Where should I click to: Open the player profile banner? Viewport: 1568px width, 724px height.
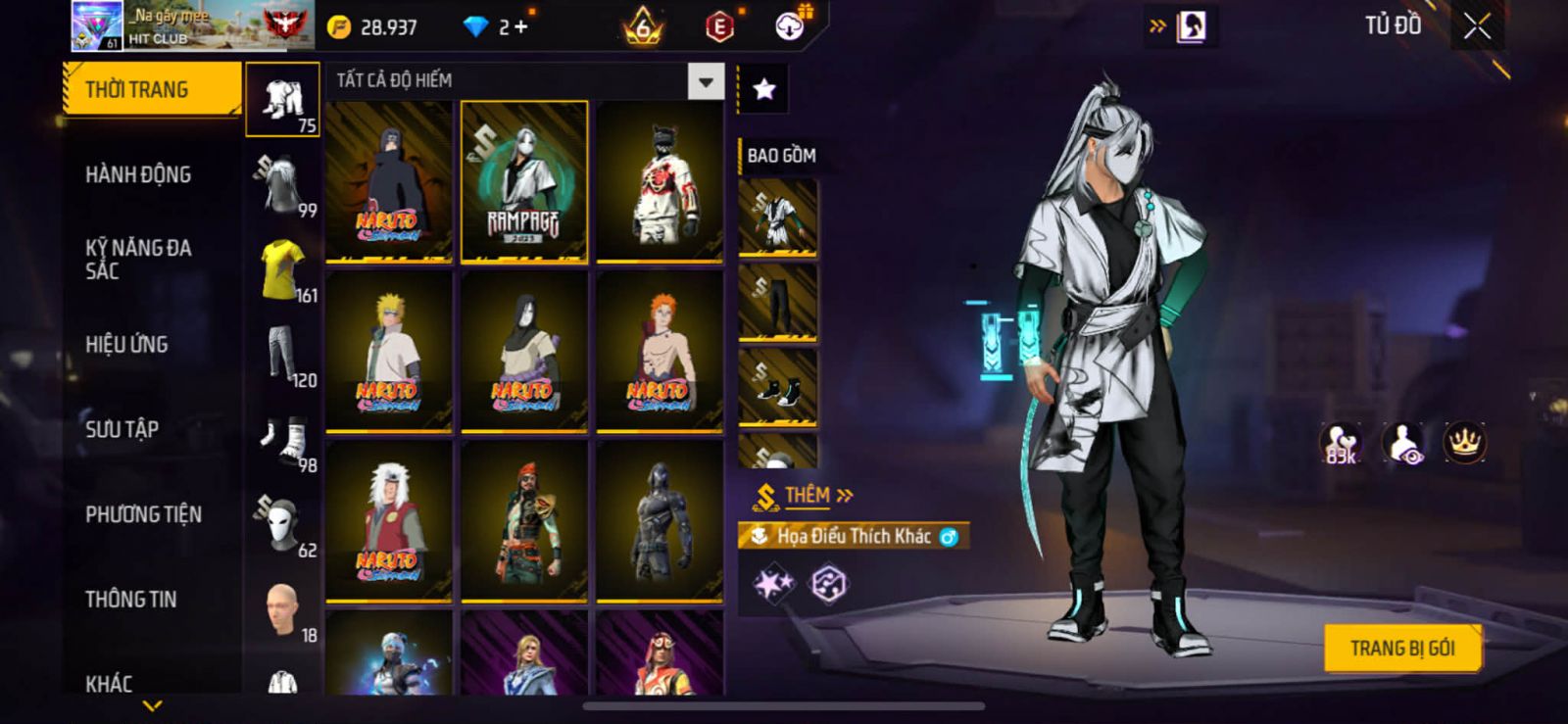point(192,26)
